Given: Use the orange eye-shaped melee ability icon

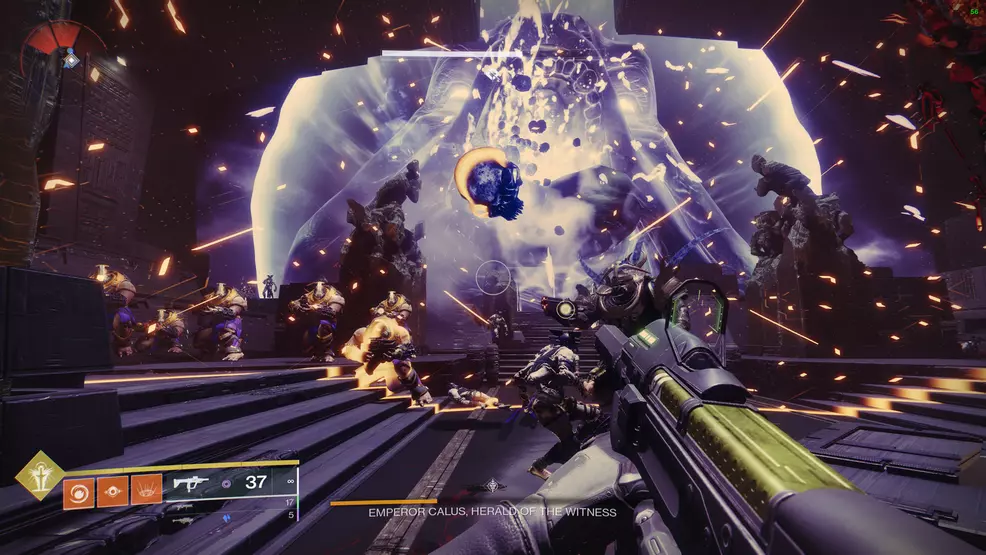Looking at the screenshot, I should click(x=111, y=491).
